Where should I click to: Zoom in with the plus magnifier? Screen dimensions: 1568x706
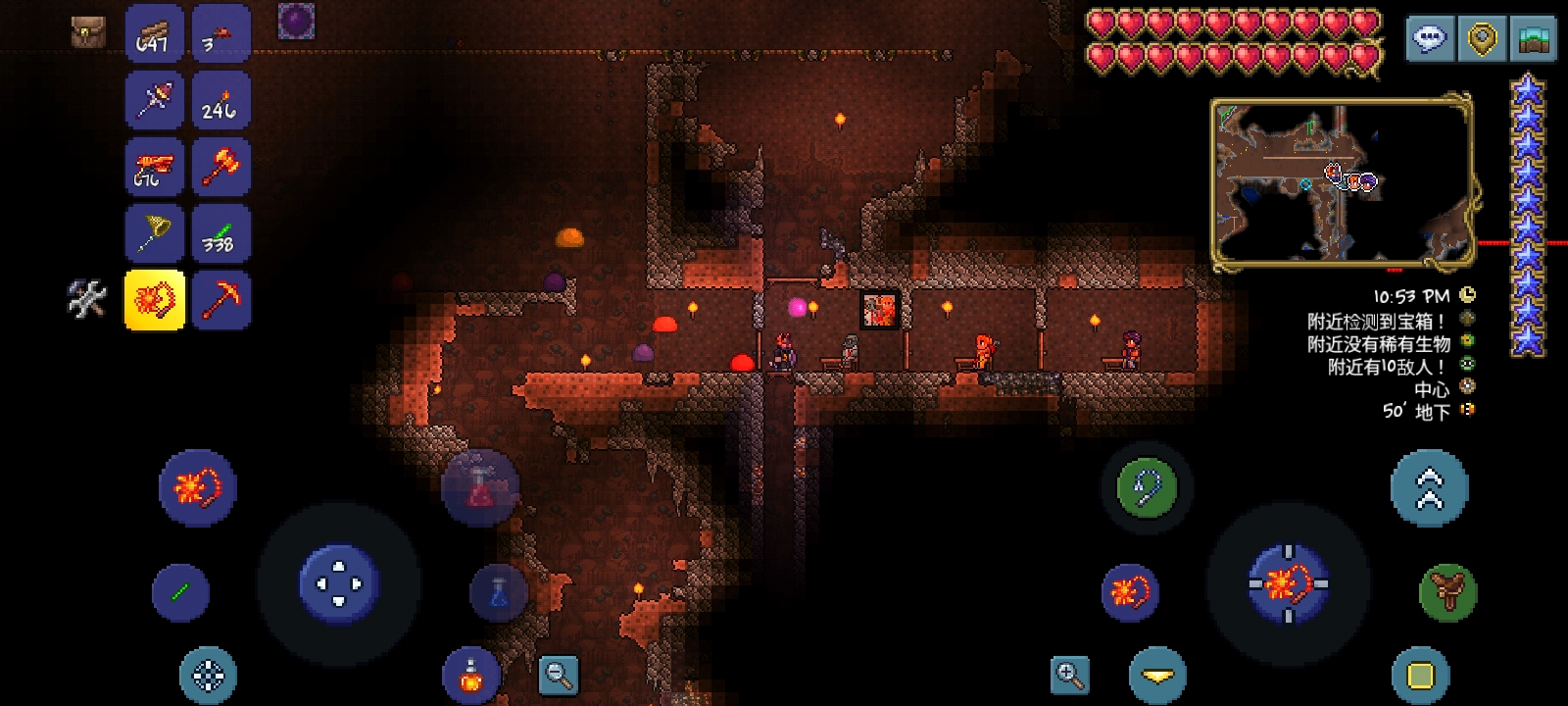click(x=1069, y=674)
